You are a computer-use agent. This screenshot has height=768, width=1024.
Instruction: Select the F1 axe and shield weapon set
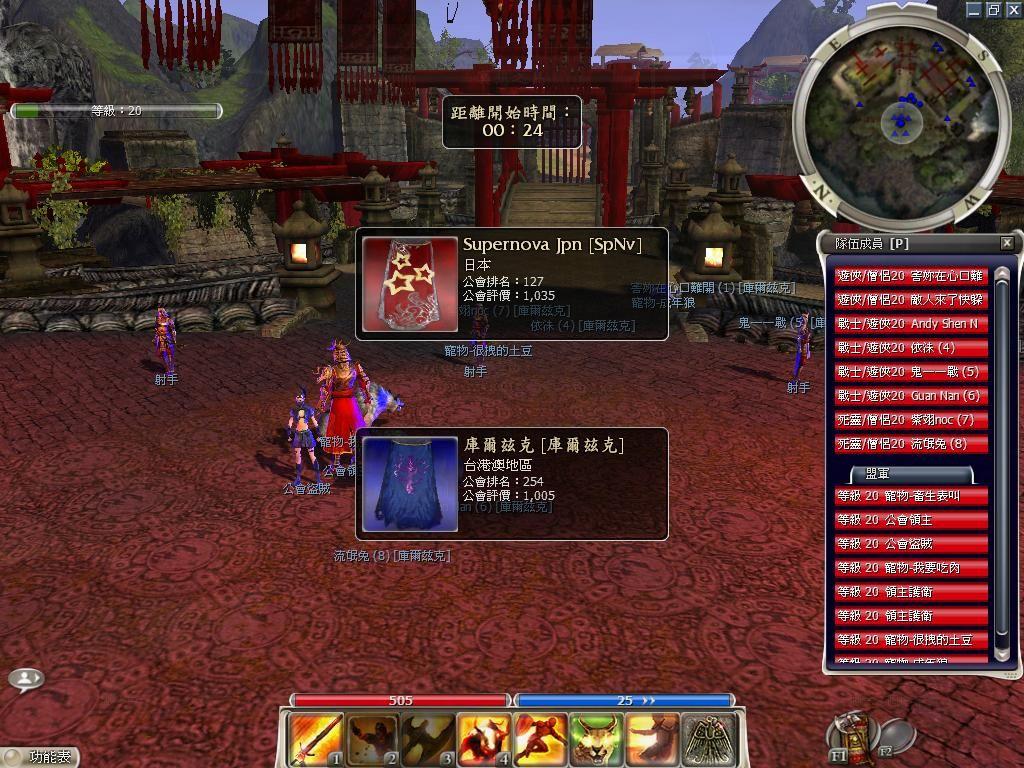(851, 735)
